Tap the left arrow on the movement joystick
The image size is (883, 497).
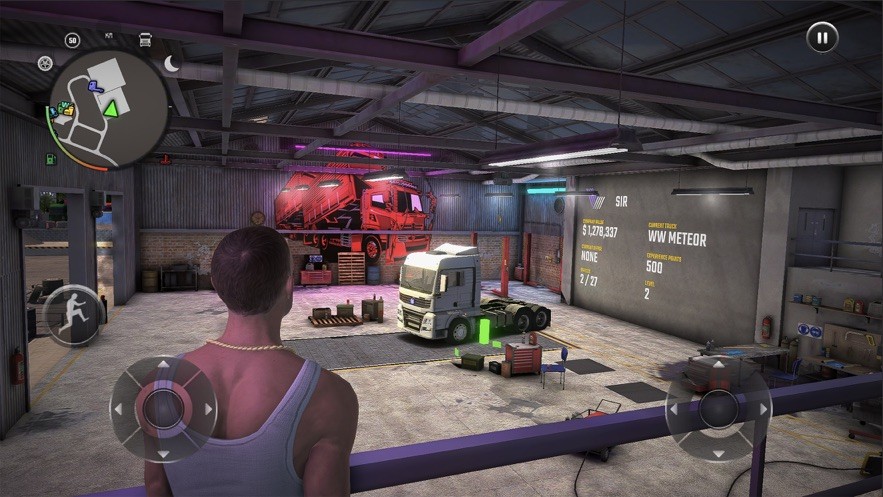click(x=119, y=409)
